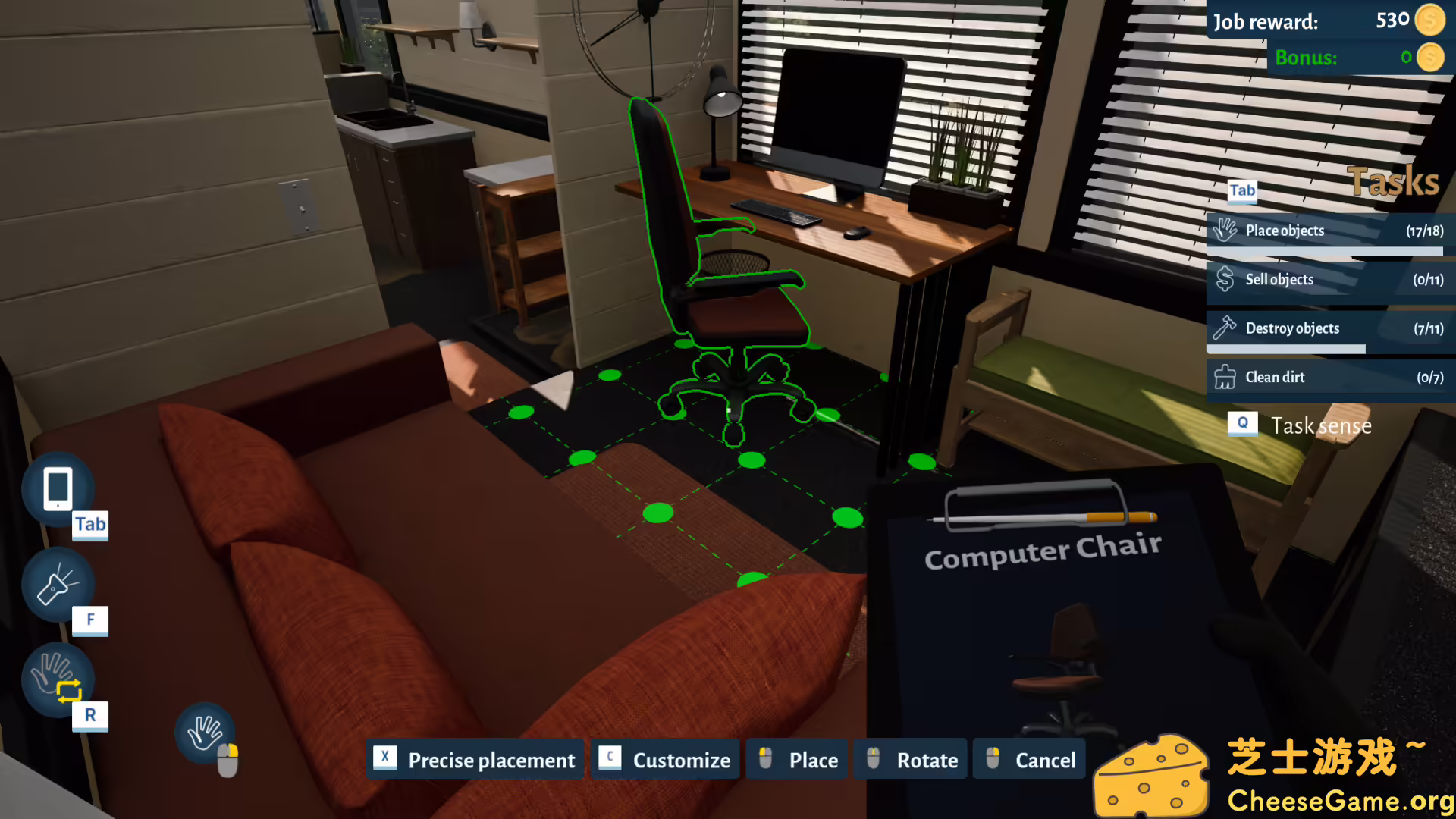Expand the Place objects task entry
Viewport: 1456px width, 819px height.
(x=1327, y=230)
